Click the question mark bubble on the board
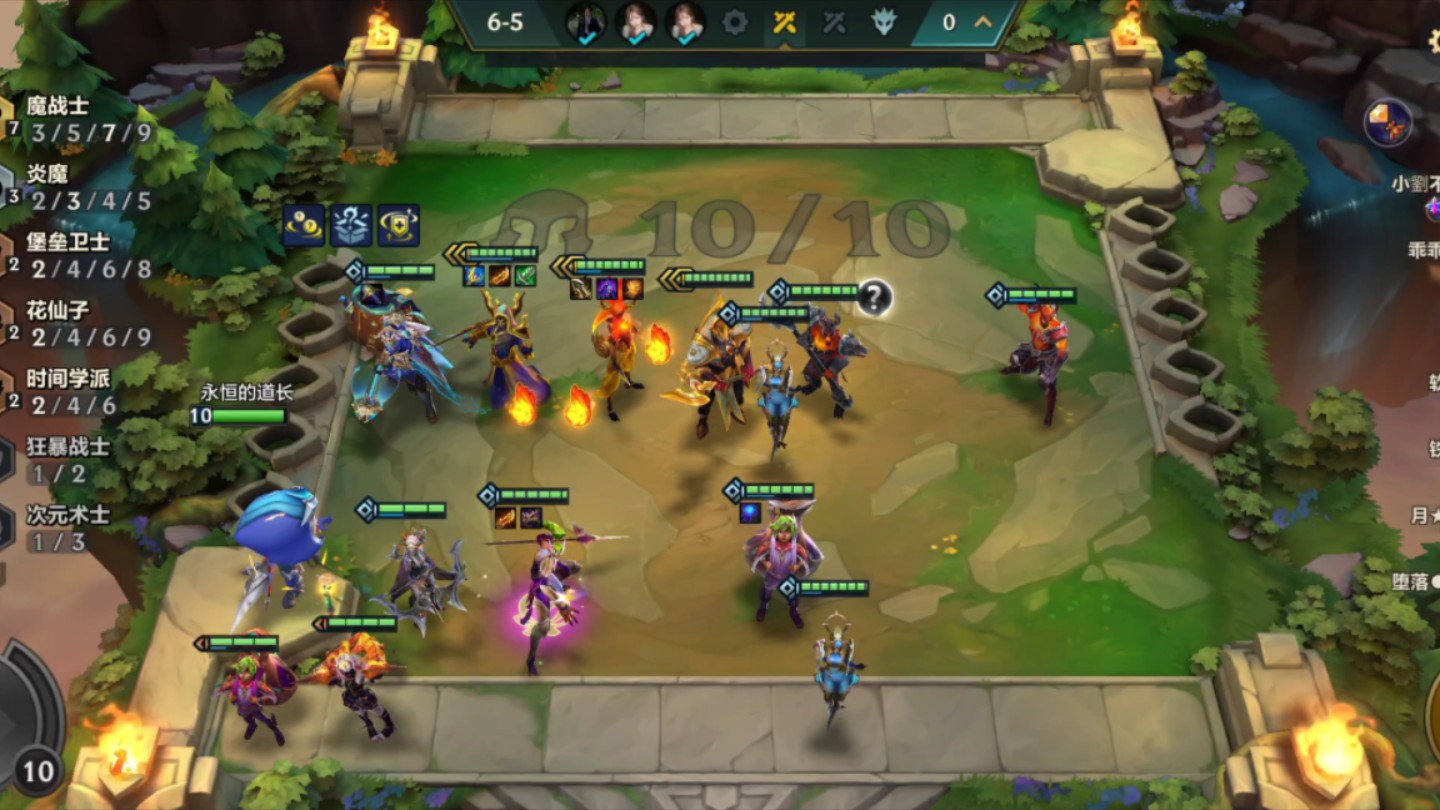 874,297
